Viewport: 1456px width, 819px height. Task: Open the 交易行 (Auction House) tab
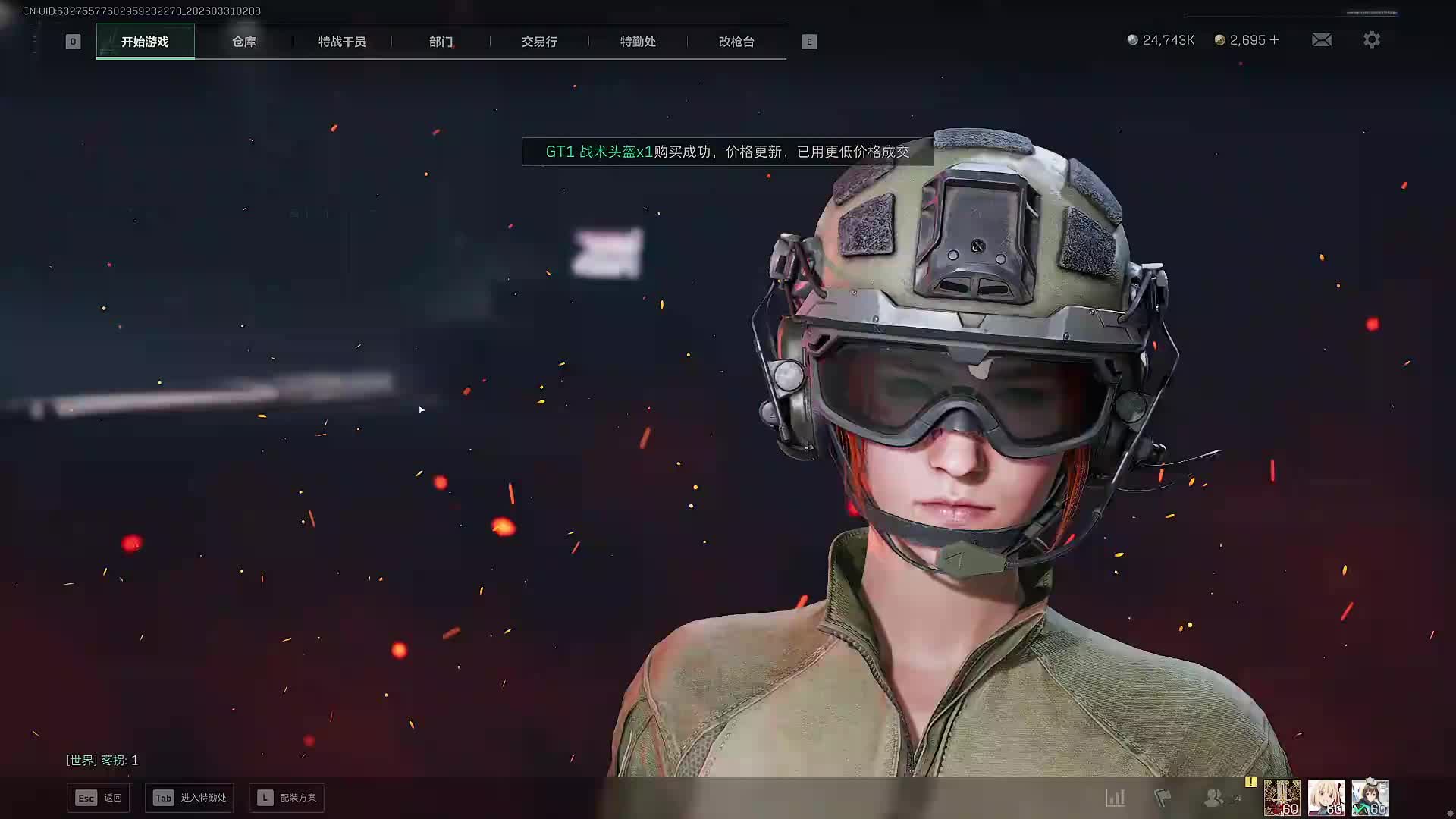pyautogui.click(x=539, y=42)
